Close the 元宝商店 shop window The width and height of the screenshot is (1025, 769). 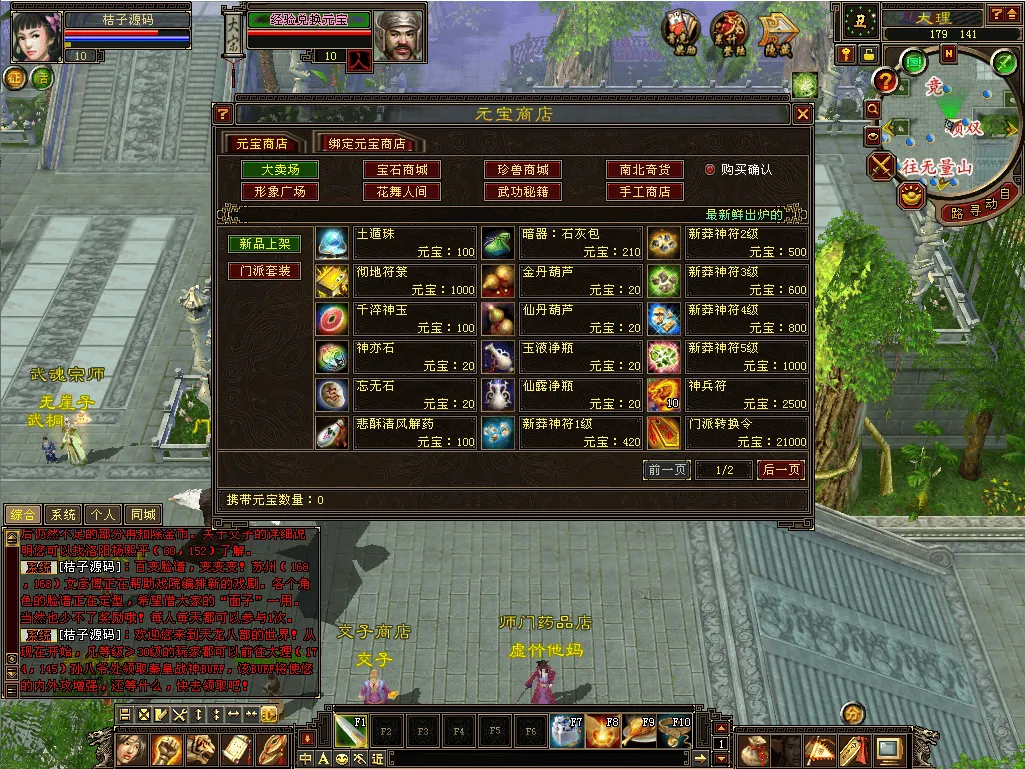coord(802,114)
